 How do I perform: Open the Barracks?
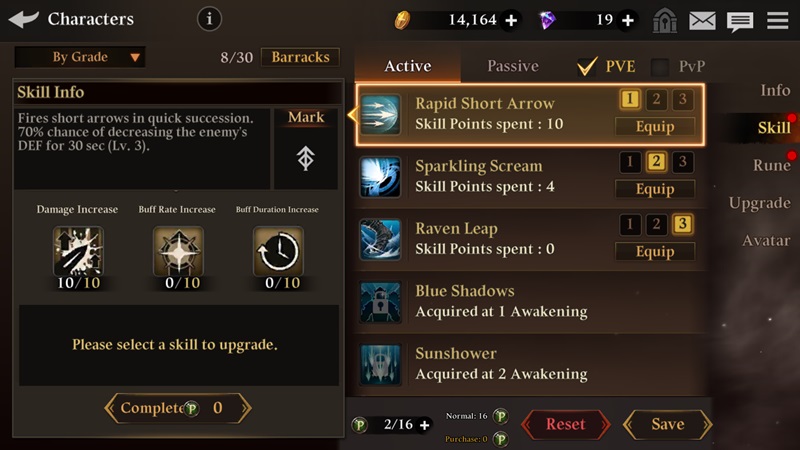(x=300, y=57)
